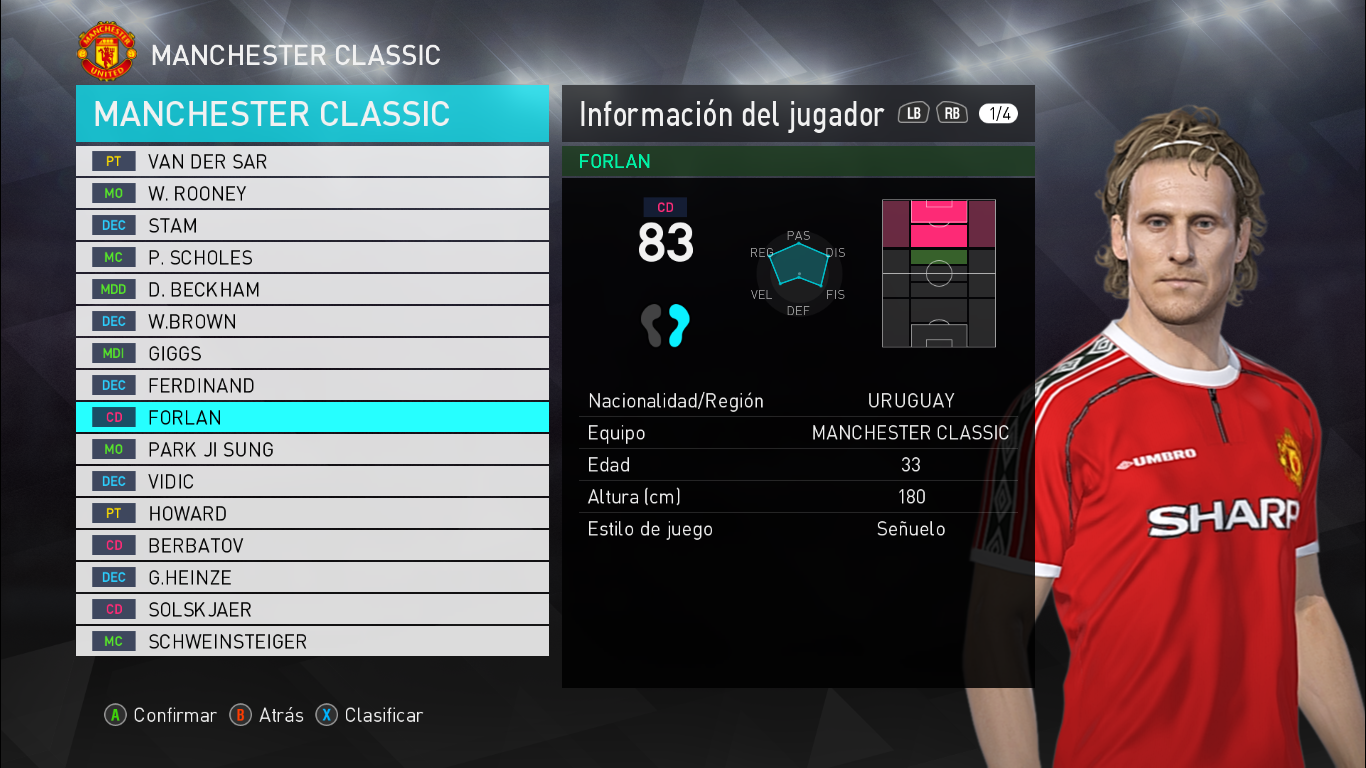Click the SCHWEINSTEIGER row
The width and height of the screenshot is (1366, 768).
click(312, 641)
